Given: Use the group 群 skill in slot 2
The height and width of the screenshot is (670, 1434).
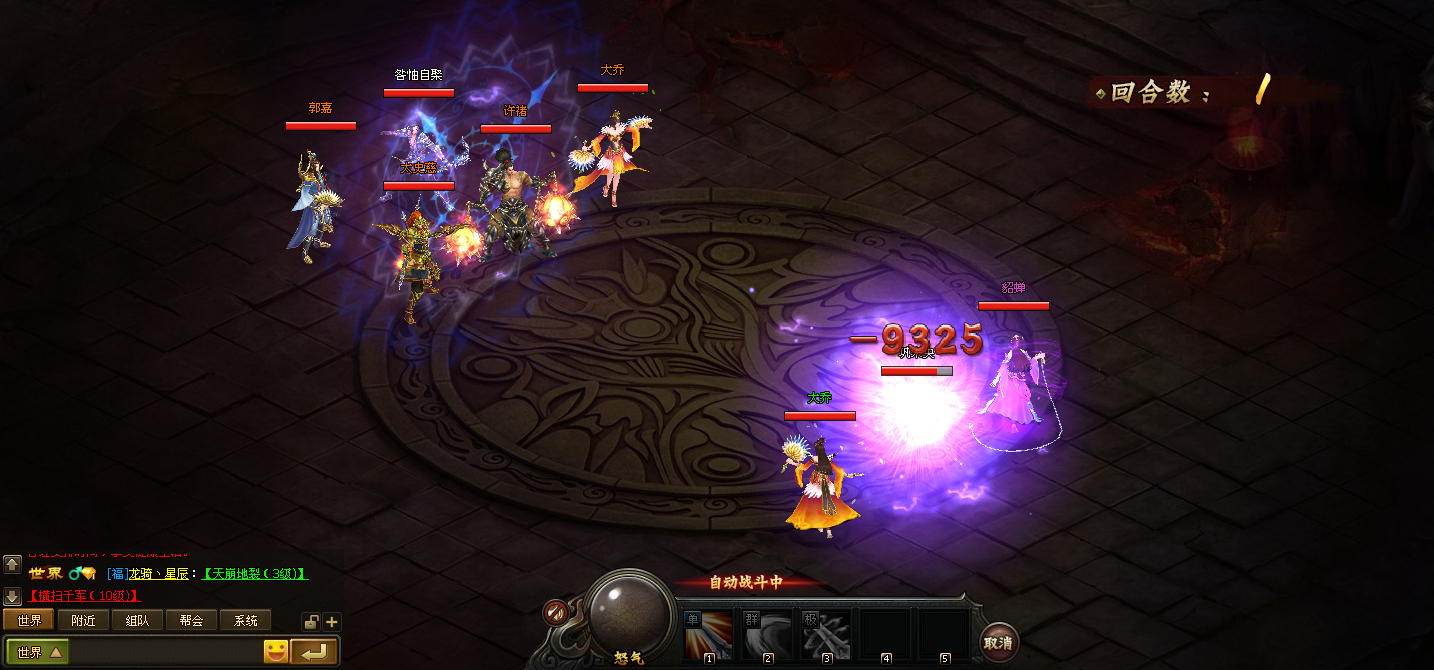Looking at the screenshot, I should click(768, 636).
